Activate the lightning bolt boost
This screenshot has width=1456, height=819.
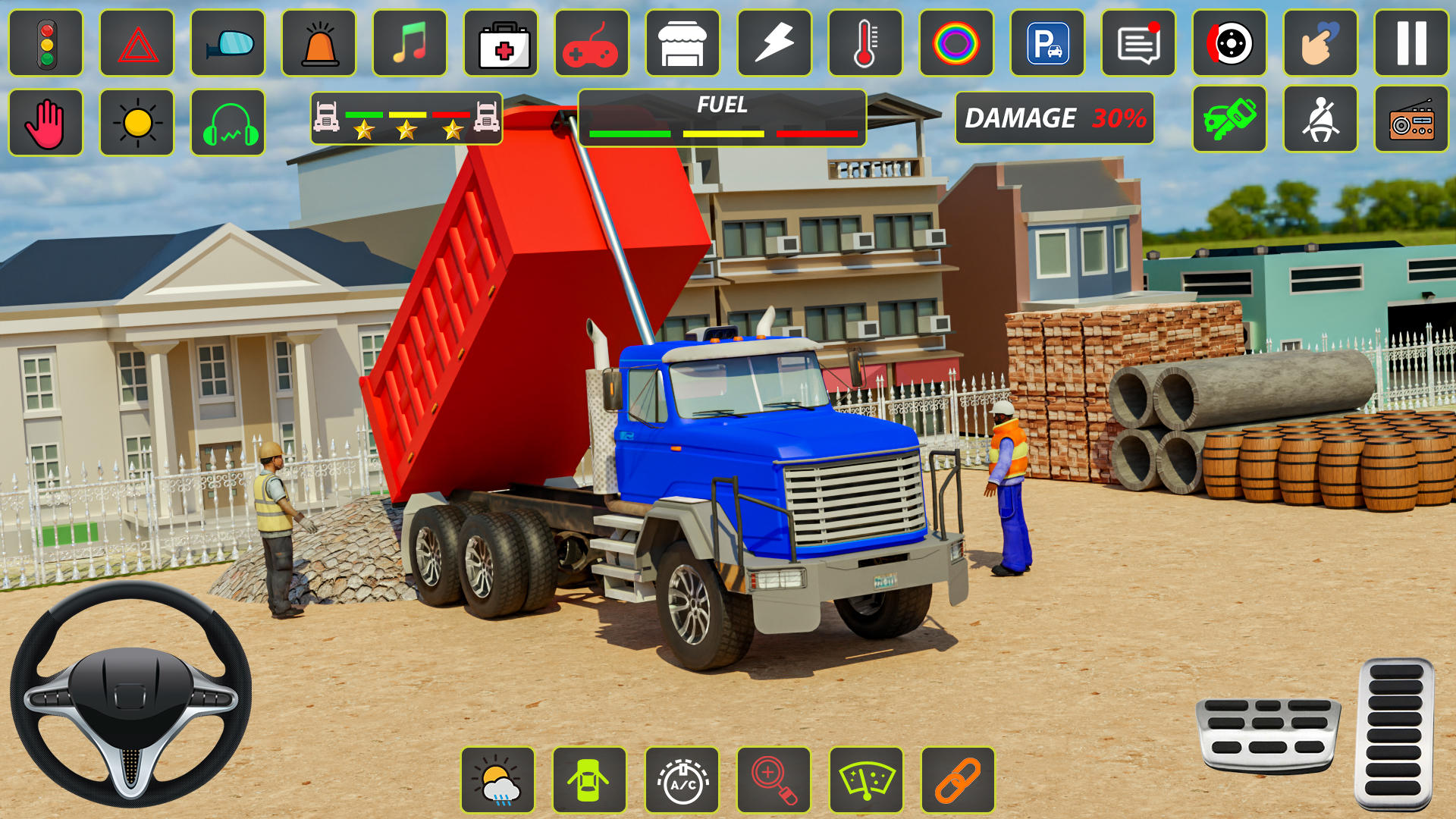click(x=774, y=43)
